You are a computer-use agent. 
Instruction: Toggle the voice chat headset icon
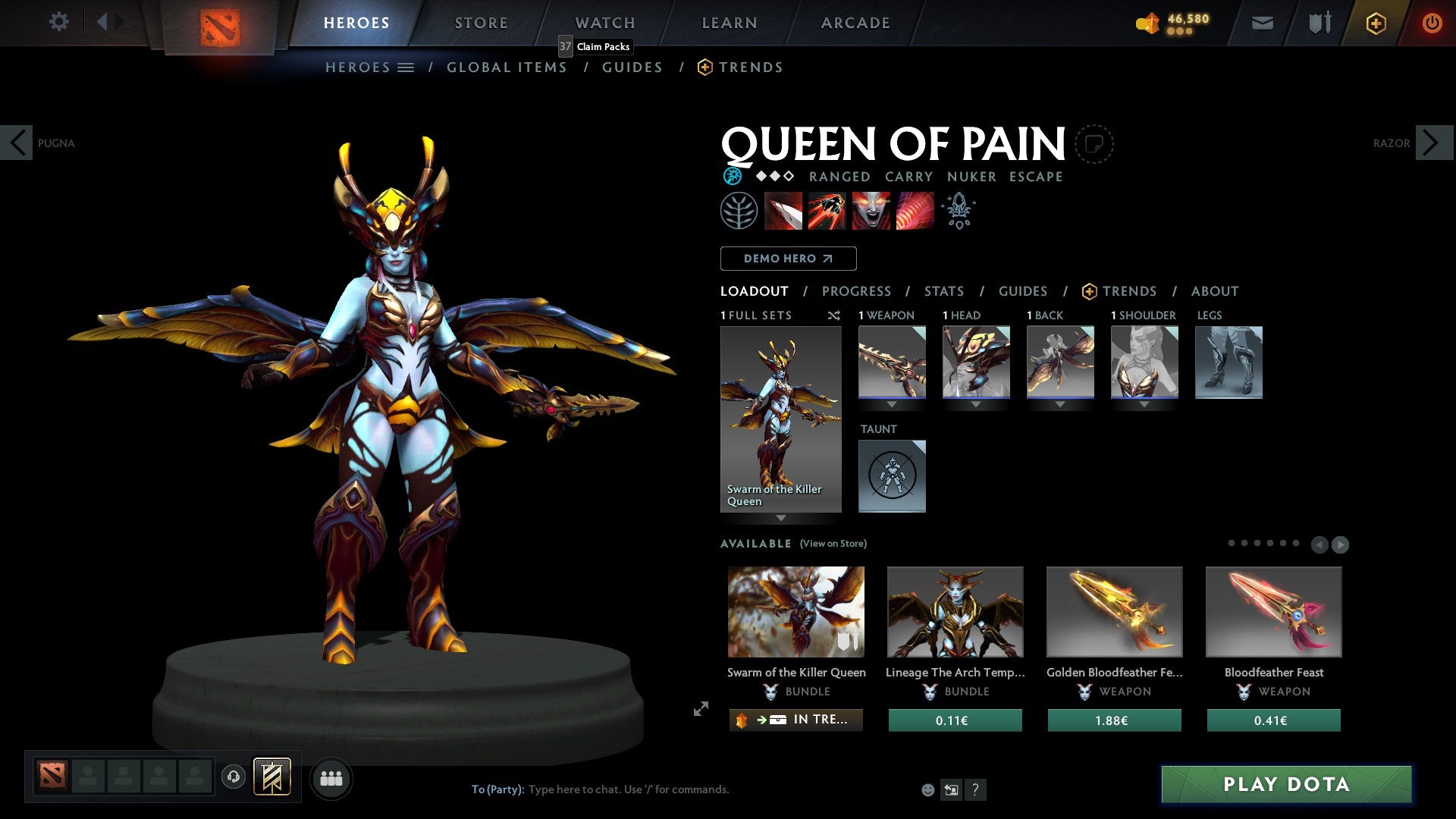click(232, 777)
